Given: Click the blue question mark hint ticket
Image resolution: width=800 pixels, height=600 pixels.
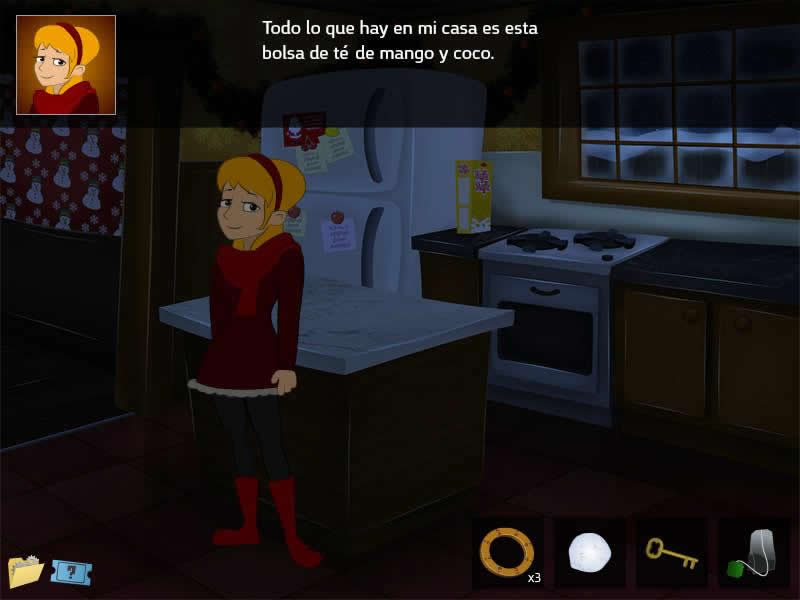Looking at the screenshot, I should pyautogui.click(x=70, y=572).
